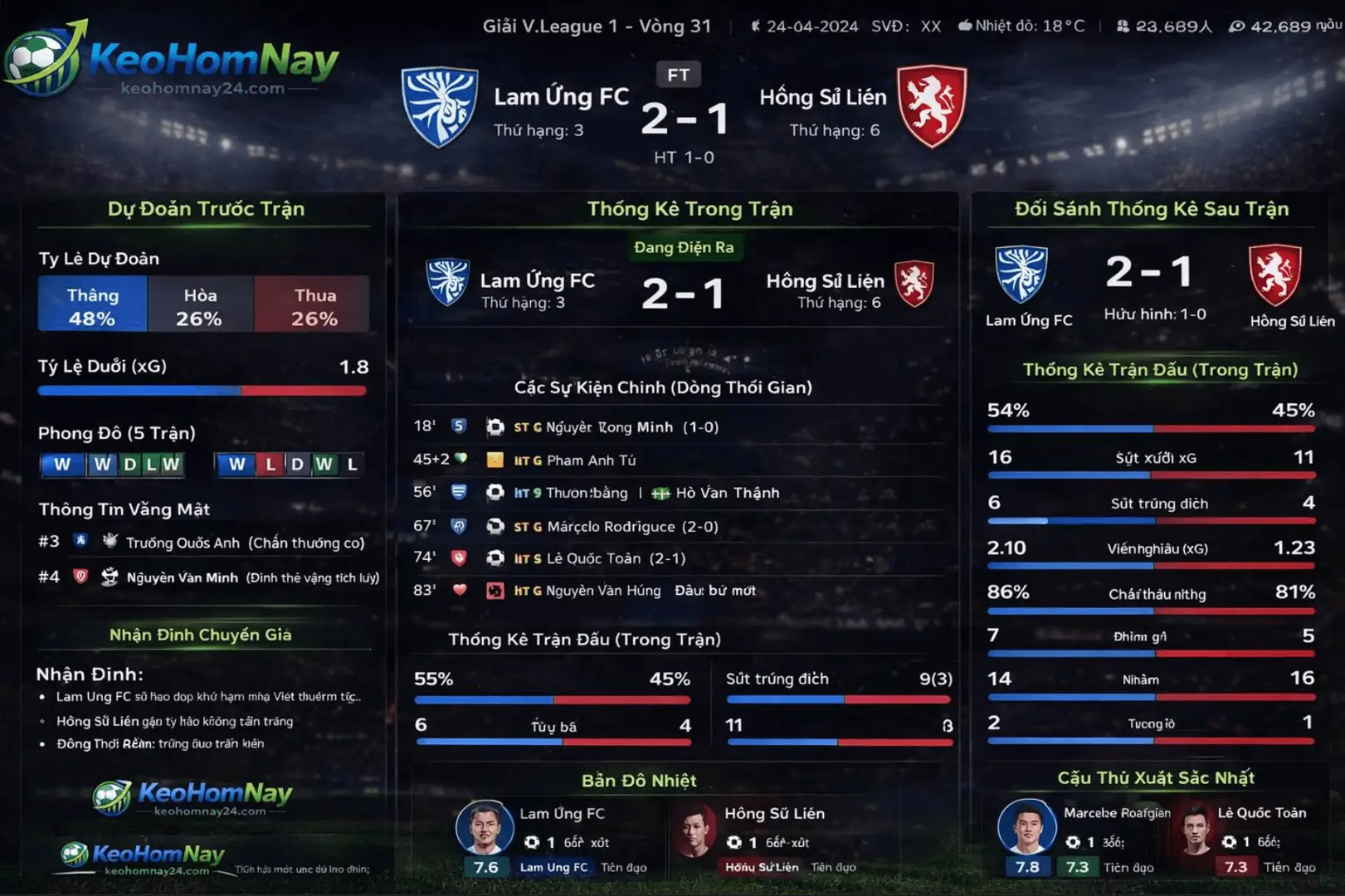The height and width of the screenshot is (896, 1345).
Task: Switch to the Dự Đoán Trước Trận section
Action: pyautogui.click(x=206, y=209)
